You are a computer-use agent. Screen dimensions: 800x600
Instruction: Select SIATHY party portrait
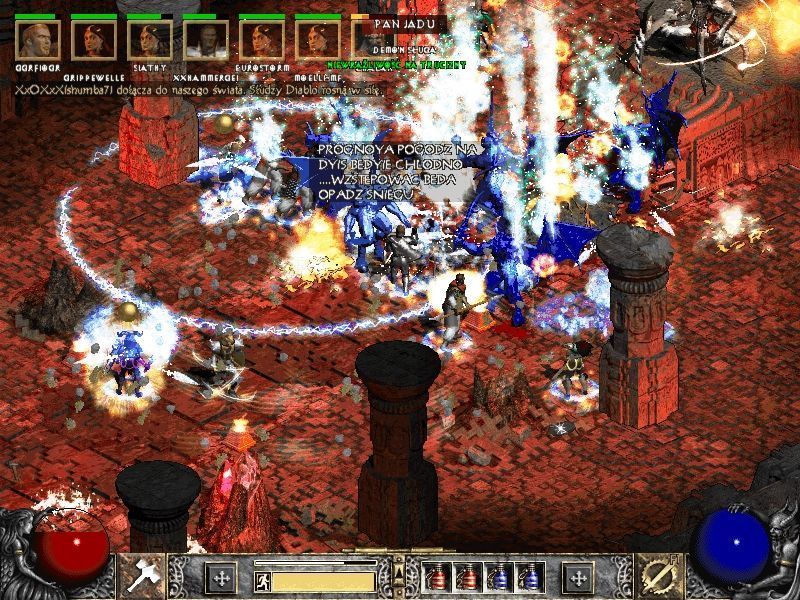pyautogui.click(x=151, y=41)
